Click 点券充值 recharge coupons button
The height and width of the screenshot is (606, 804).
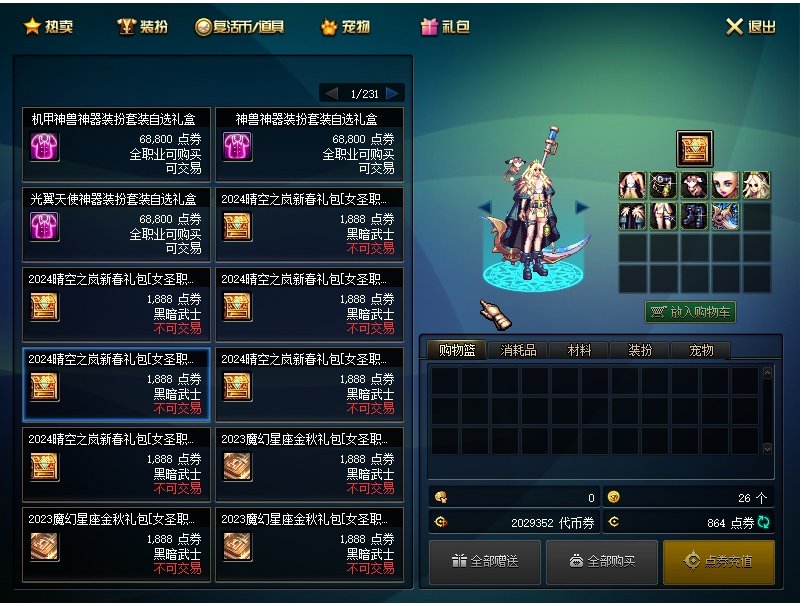point(719,561)
